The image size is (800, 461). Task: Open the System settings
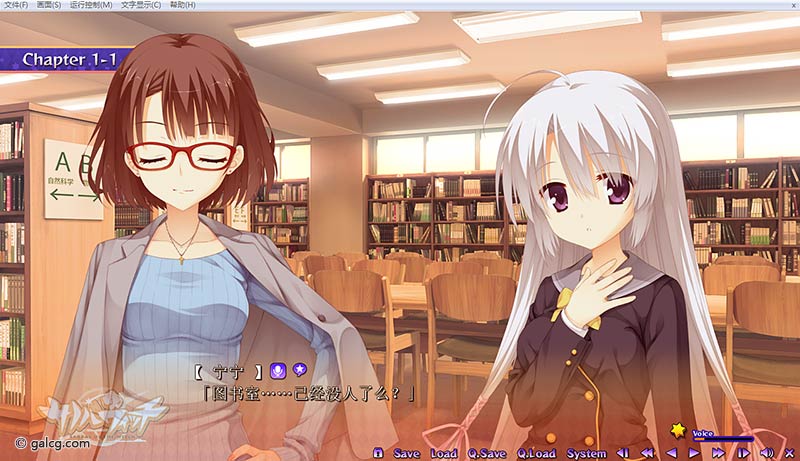[x=586, y=453]
